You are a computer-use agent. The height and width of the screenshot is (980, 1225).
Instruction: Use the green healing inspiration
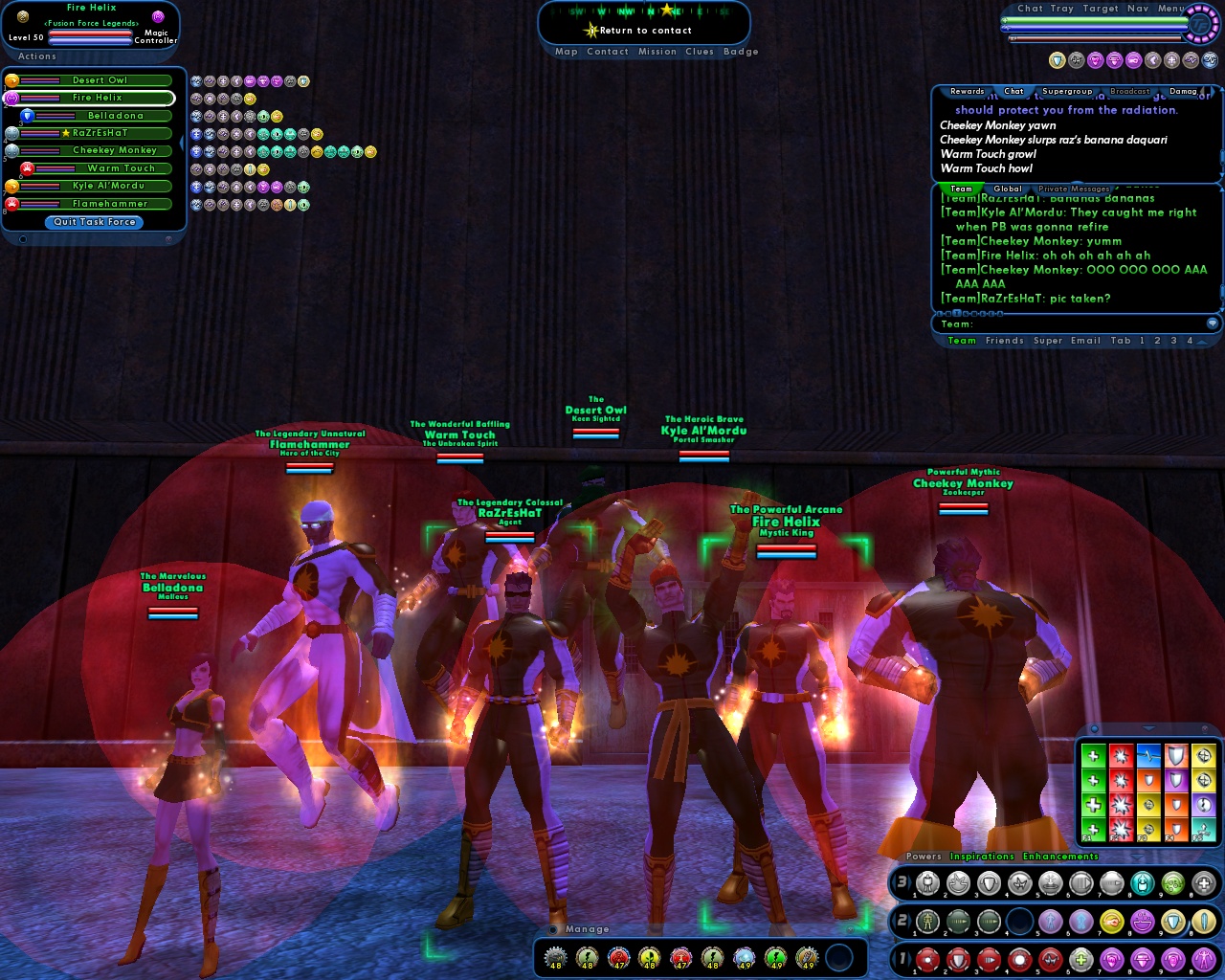coord(1094,756)
